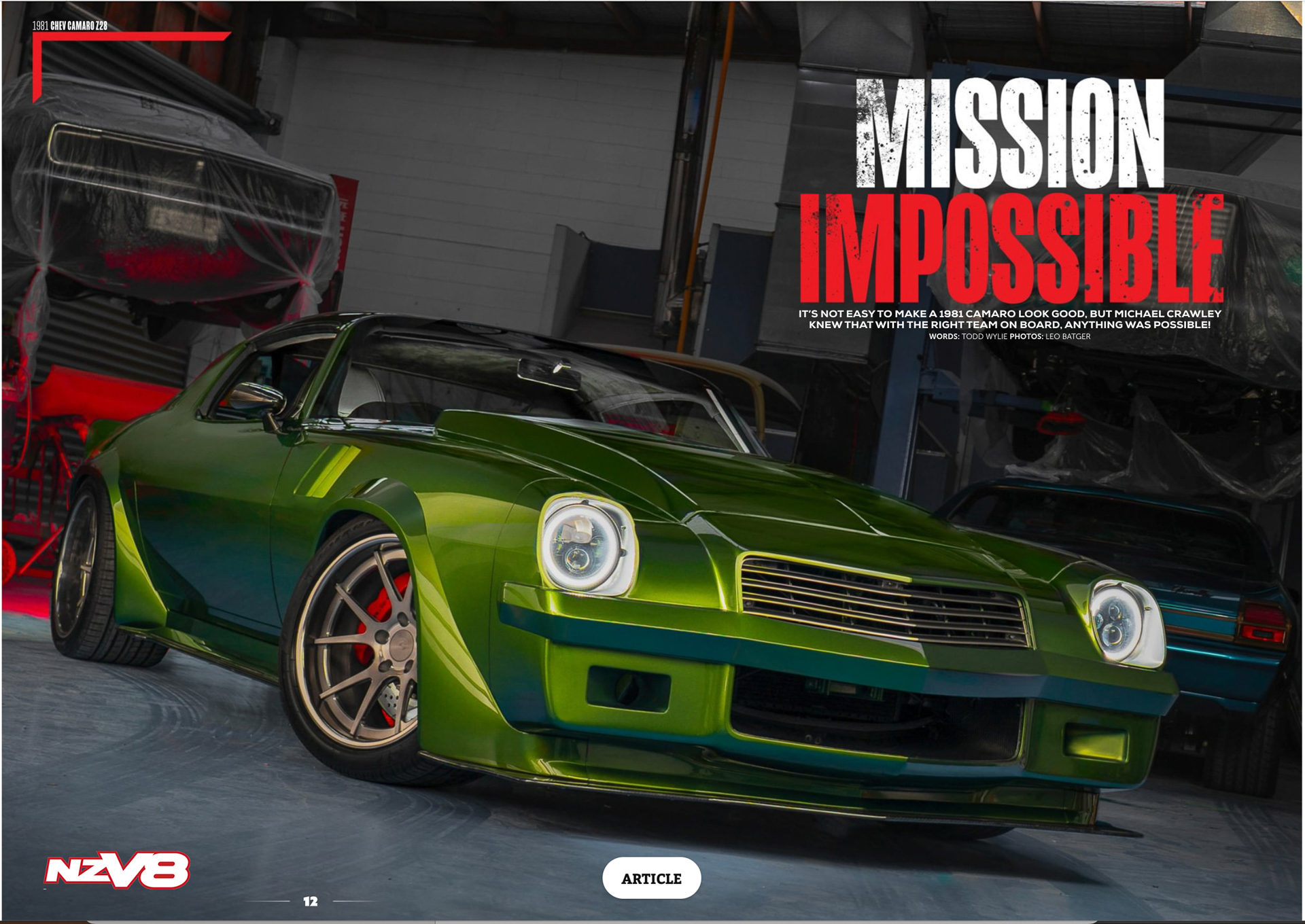Open the ARTICLE button
Screen dimensions: 1305x924
pos(651,878)
